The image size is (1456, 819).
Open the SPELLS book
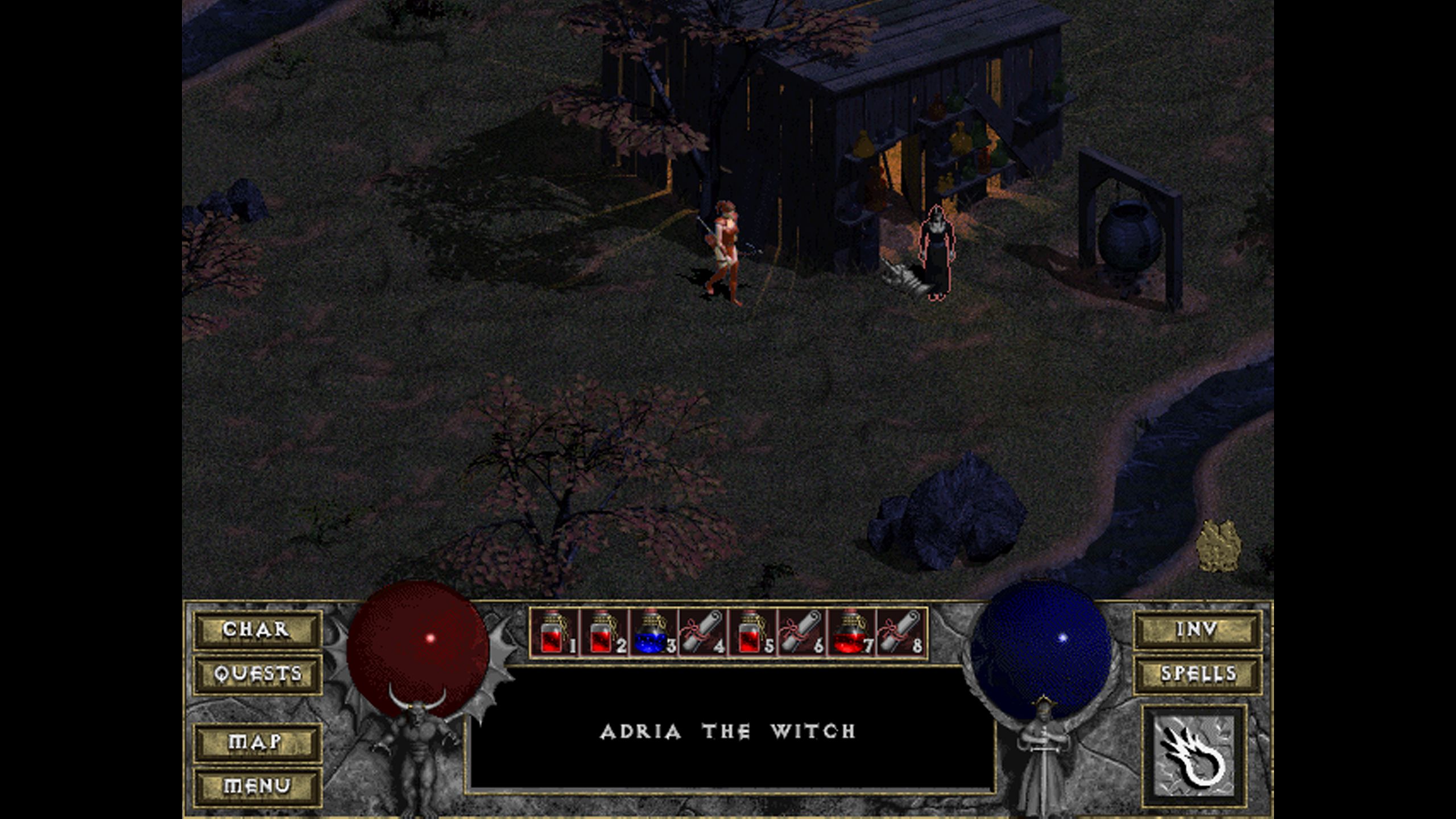[1197, 674]
